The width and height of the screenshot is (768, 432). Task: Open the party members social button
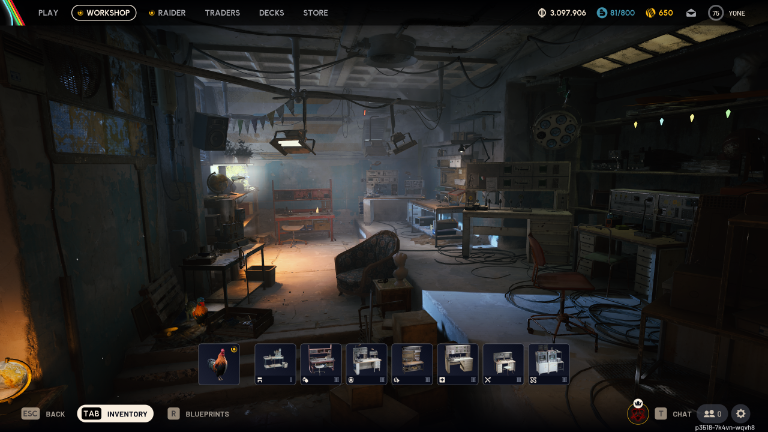(x=712, y=413)
